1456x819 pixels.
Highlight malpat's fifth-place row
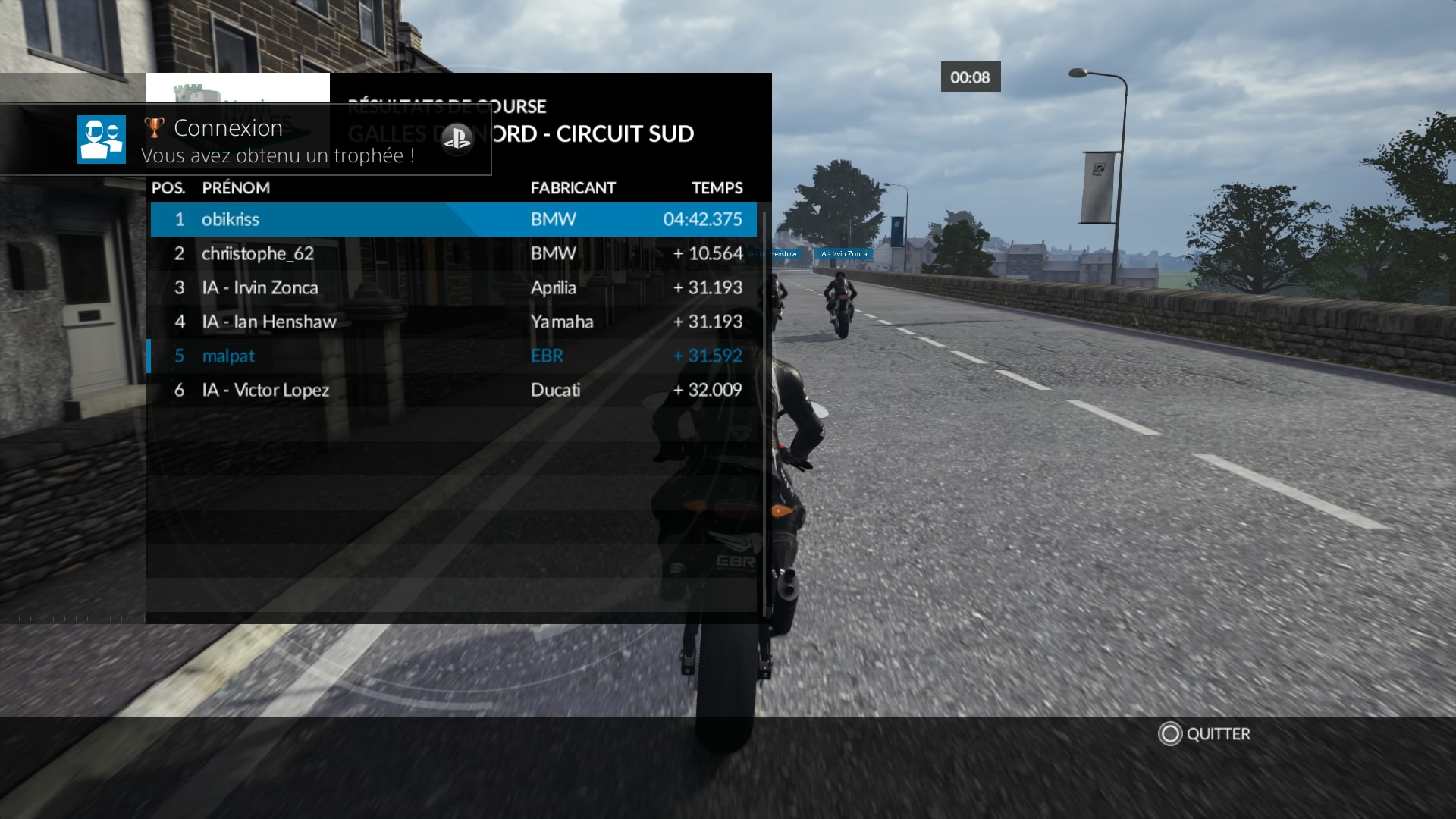point(453,356)
